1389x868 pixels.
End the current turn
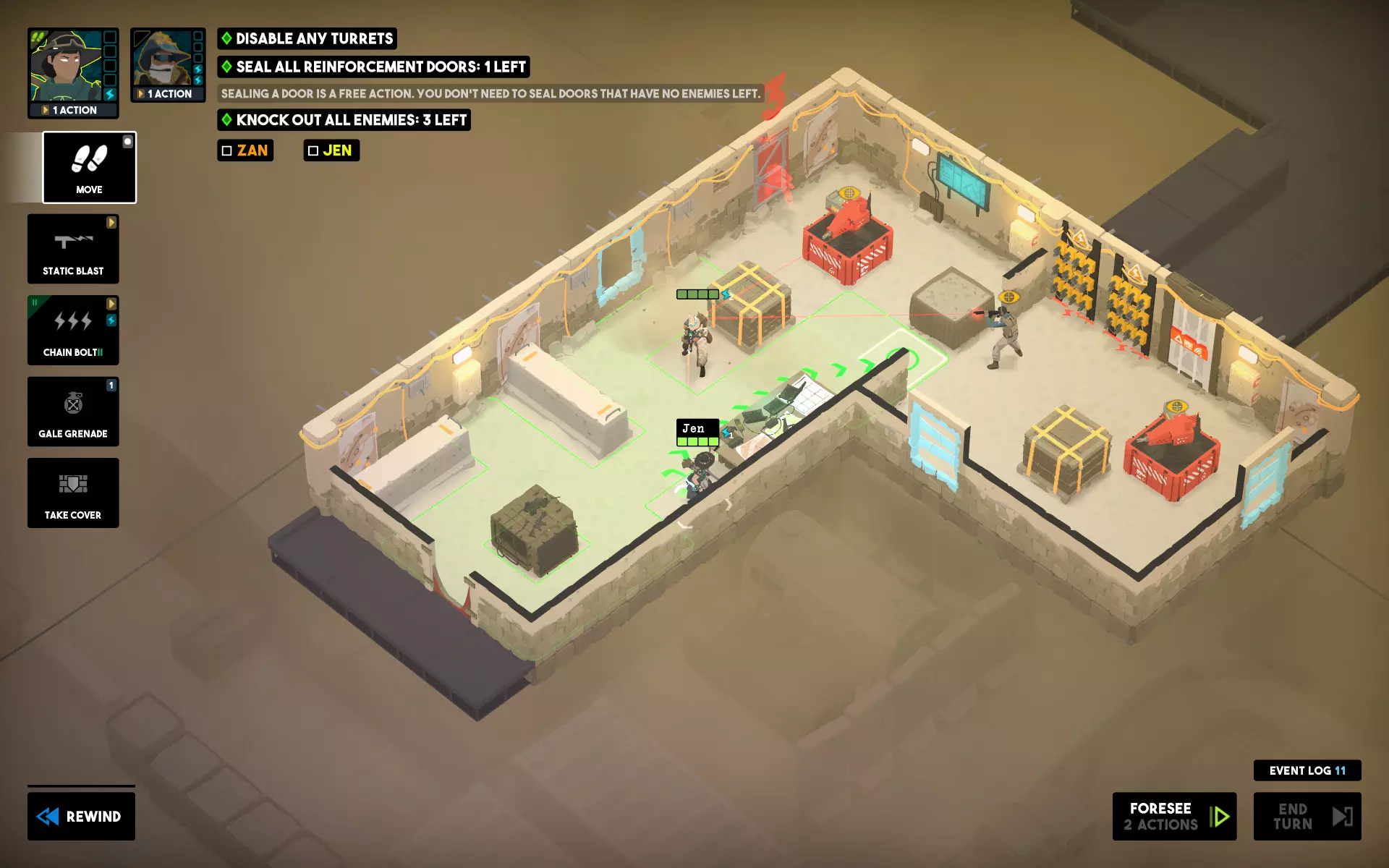tap(1307, 816)
